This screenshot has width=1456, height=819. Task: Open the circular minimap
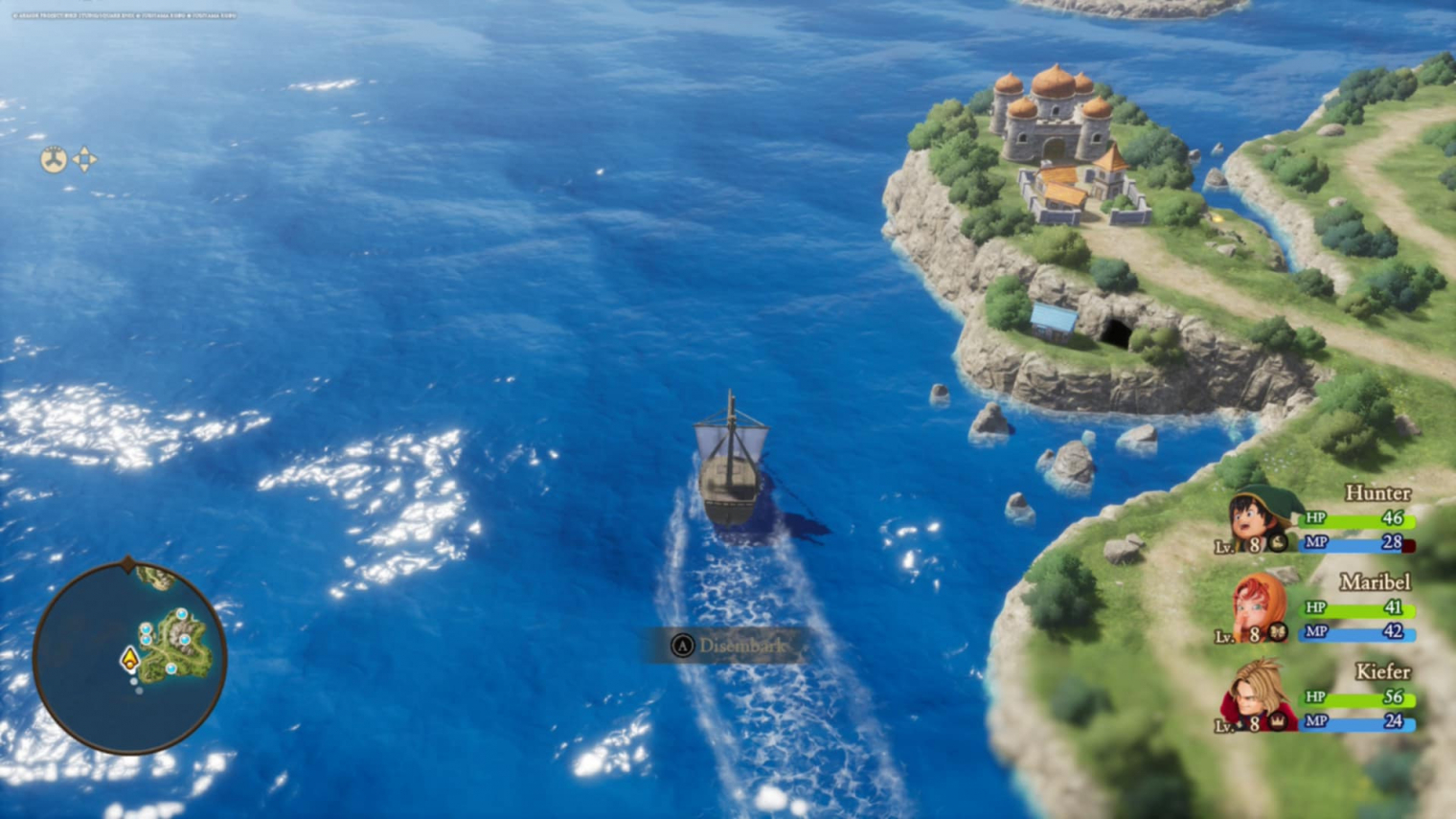click(129, 657)
